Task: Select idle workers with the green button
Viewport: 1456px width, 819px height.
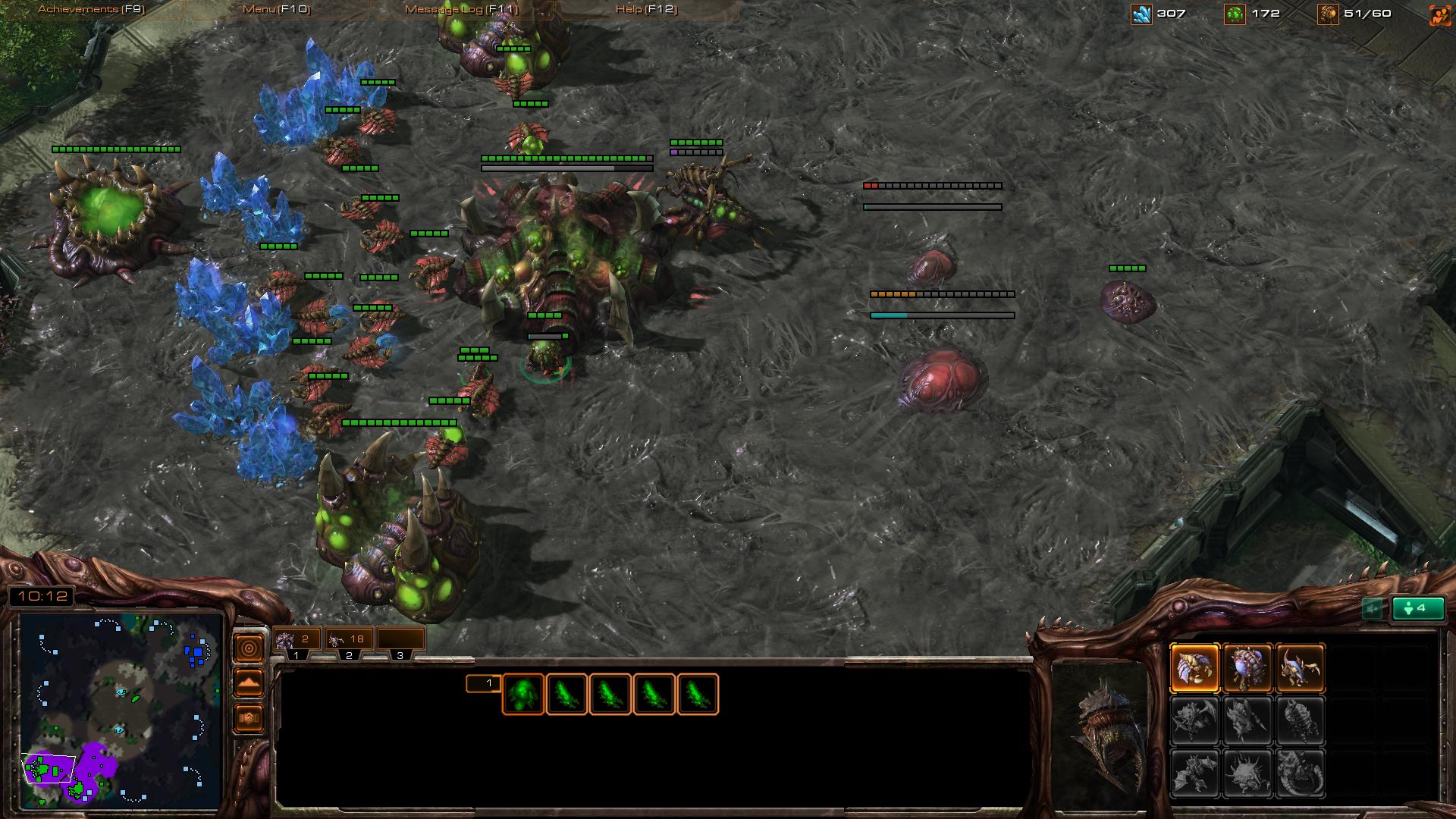Action: coord(1418,608)
